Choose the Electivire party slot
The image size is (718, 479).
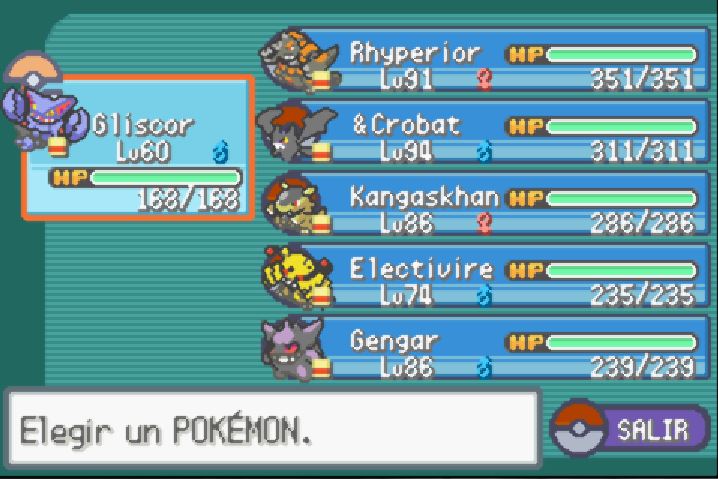coord(480,280)
